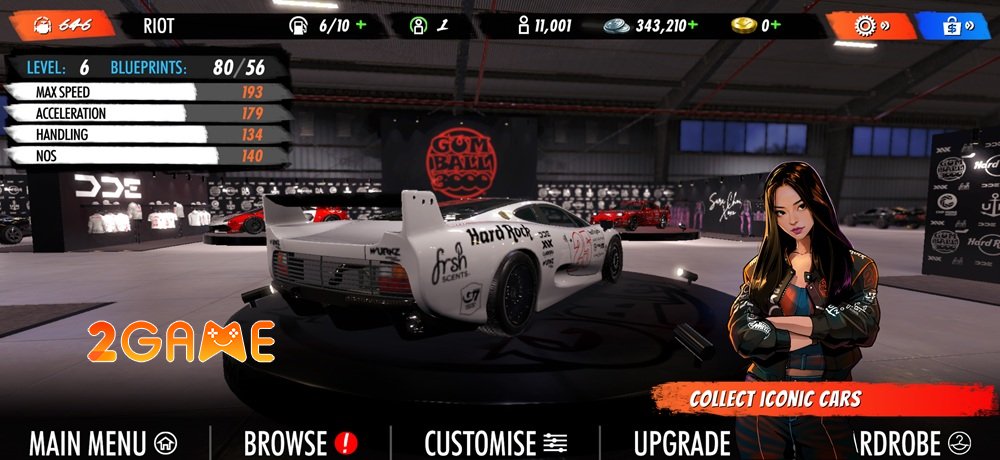
Task: Open the Browse cars section
Action: point(300,442)
